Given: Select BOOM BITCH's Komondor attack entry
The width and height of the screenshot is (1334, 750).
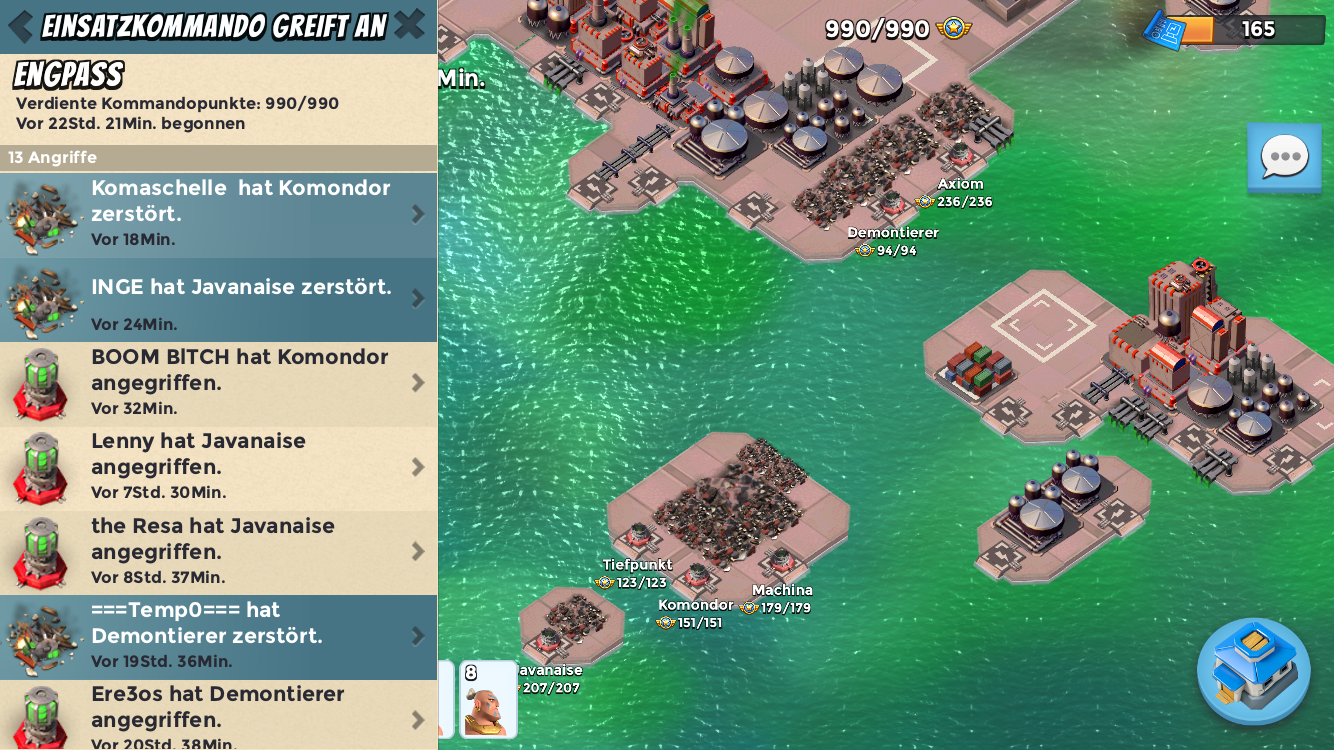Looking at the screenshot, I should 218,383.
